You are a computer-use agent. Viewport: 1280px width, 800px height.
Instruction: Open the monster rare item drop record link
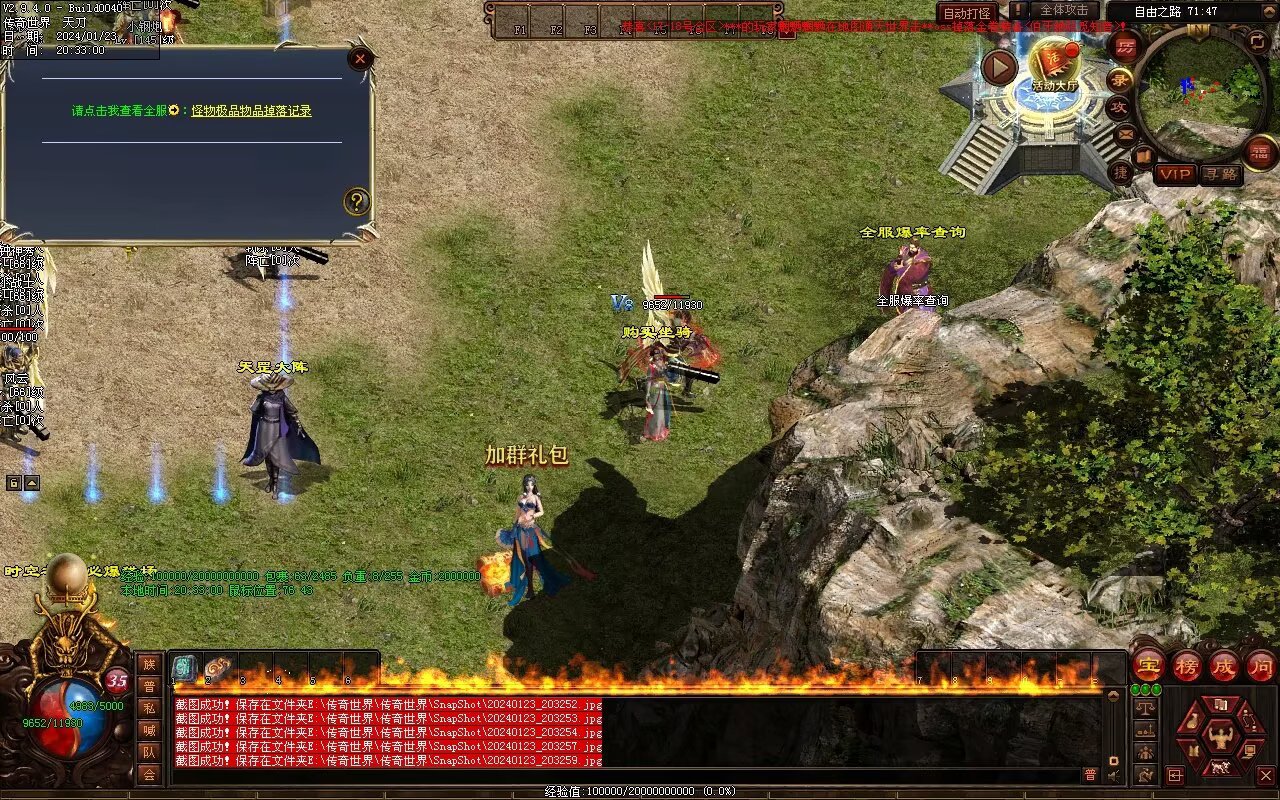click(251, 111)
